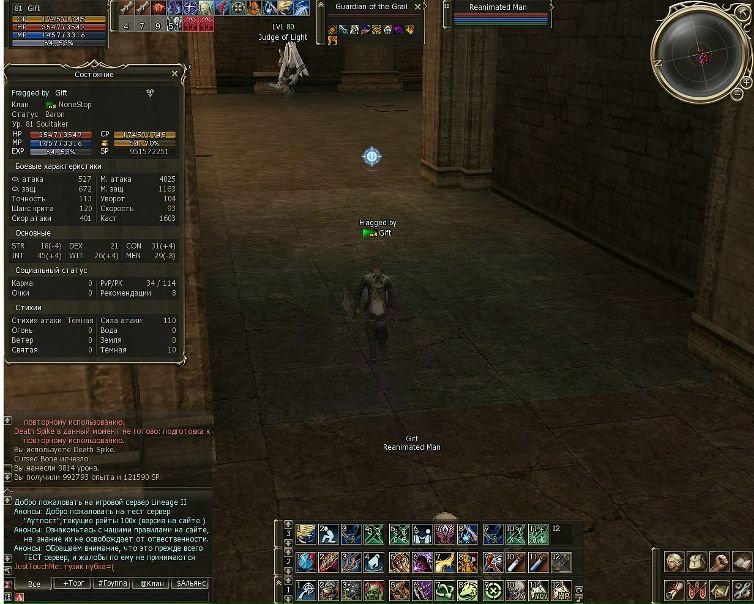Close the character status window
Image resolution: width=754 pixels, height=604 pixels.
(x=175, y=74)
